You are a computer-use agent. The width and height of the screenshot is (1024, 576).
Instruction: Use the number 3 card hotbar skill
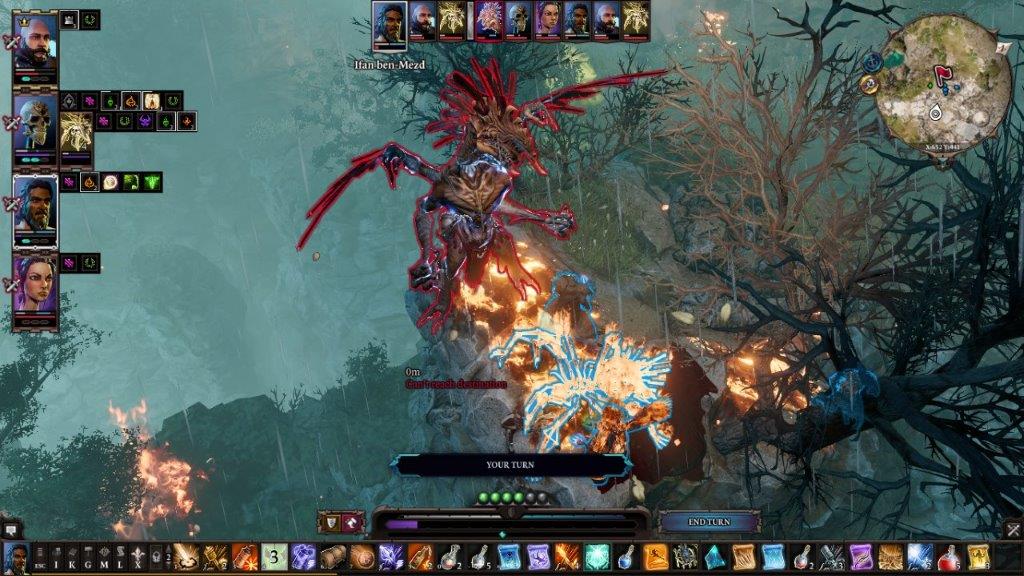274,557
